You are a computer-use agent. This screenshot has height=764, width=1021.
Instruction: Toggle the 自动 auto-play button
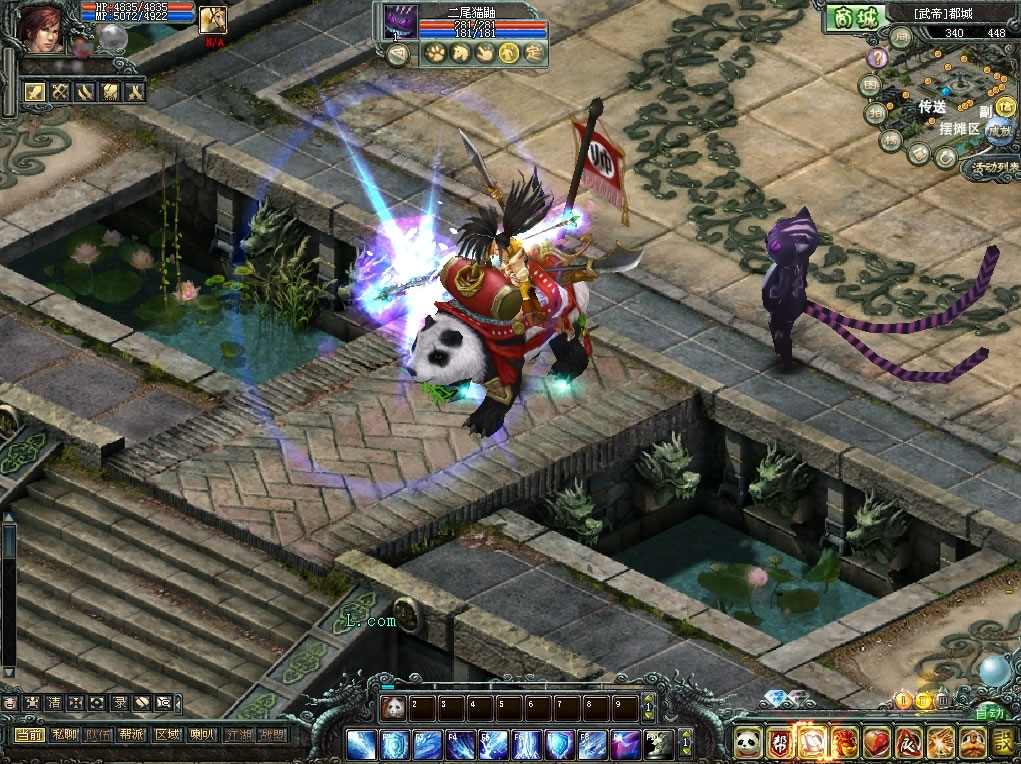(x=988, y=714)
